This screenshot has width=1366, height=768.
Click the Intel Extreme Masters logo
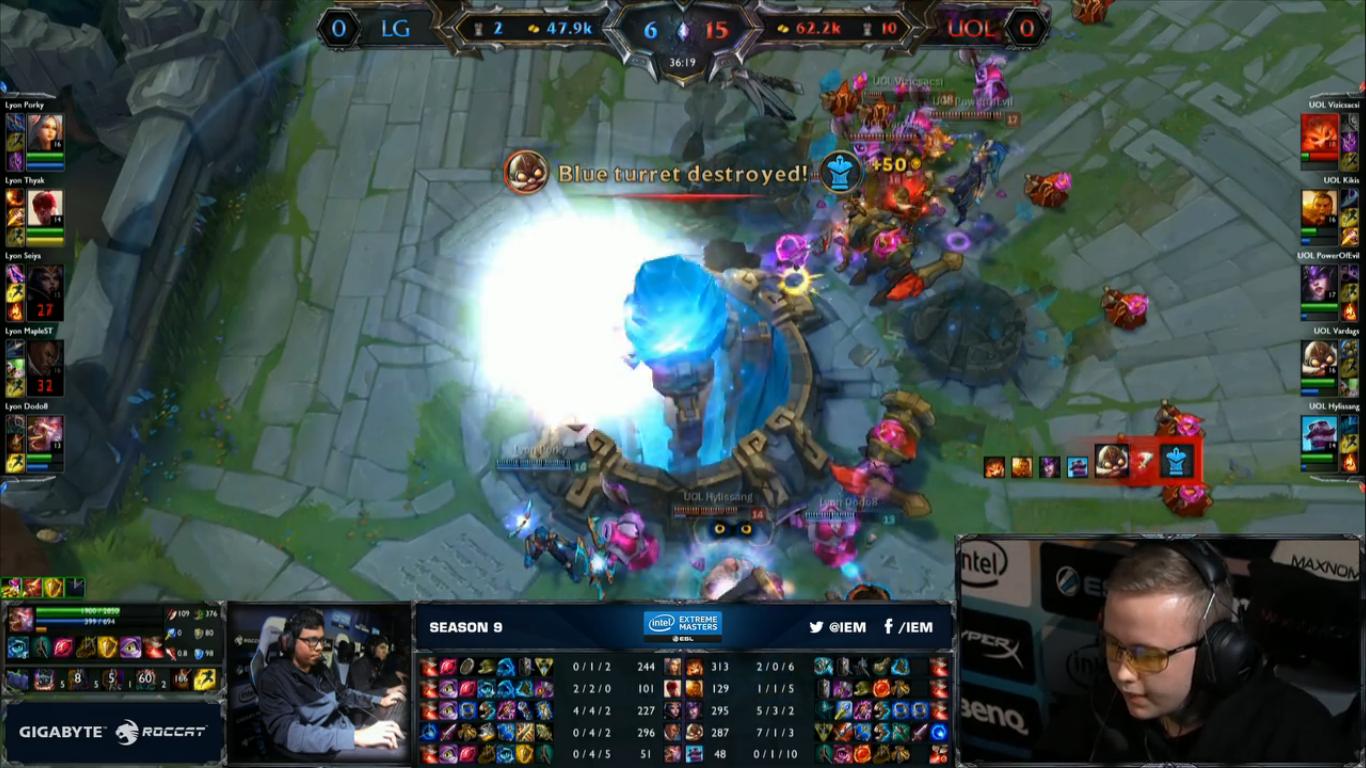point(681,624)
